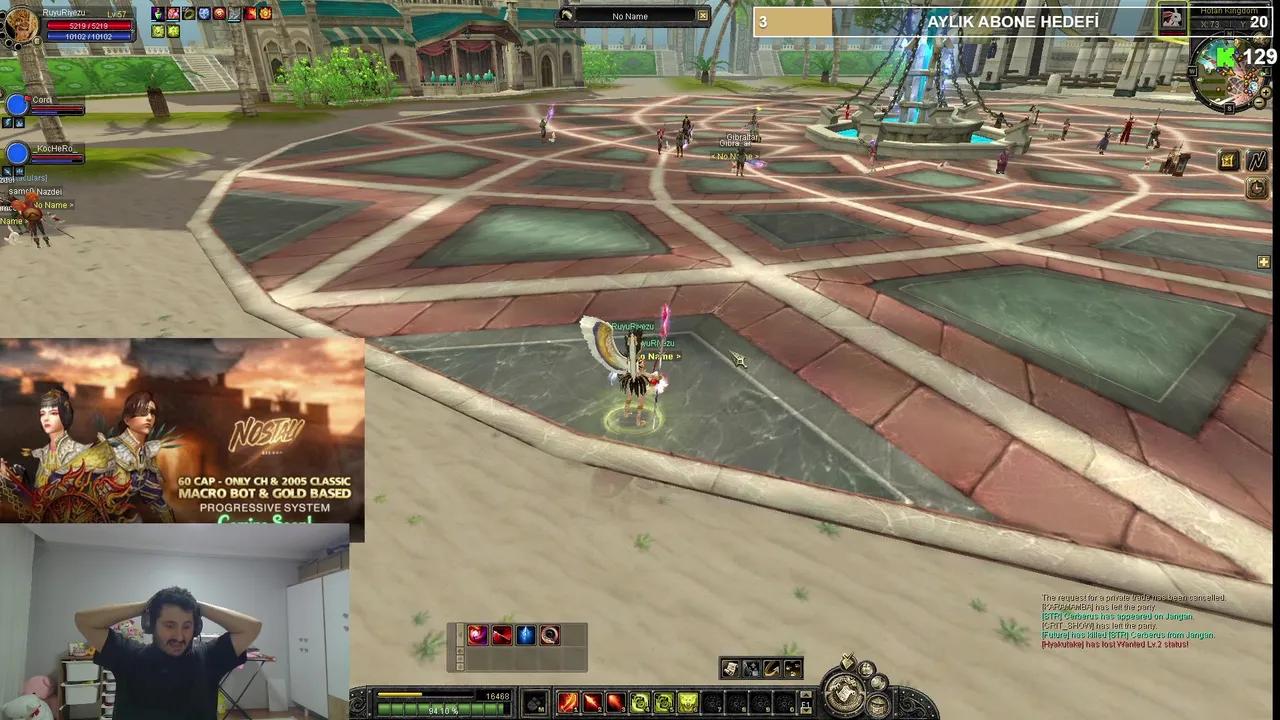Image resolution: width=1280 pixels, height=720 pixels.
Task: Switch hotbar page with the up arrow near F1
Action: pos(805,695)
